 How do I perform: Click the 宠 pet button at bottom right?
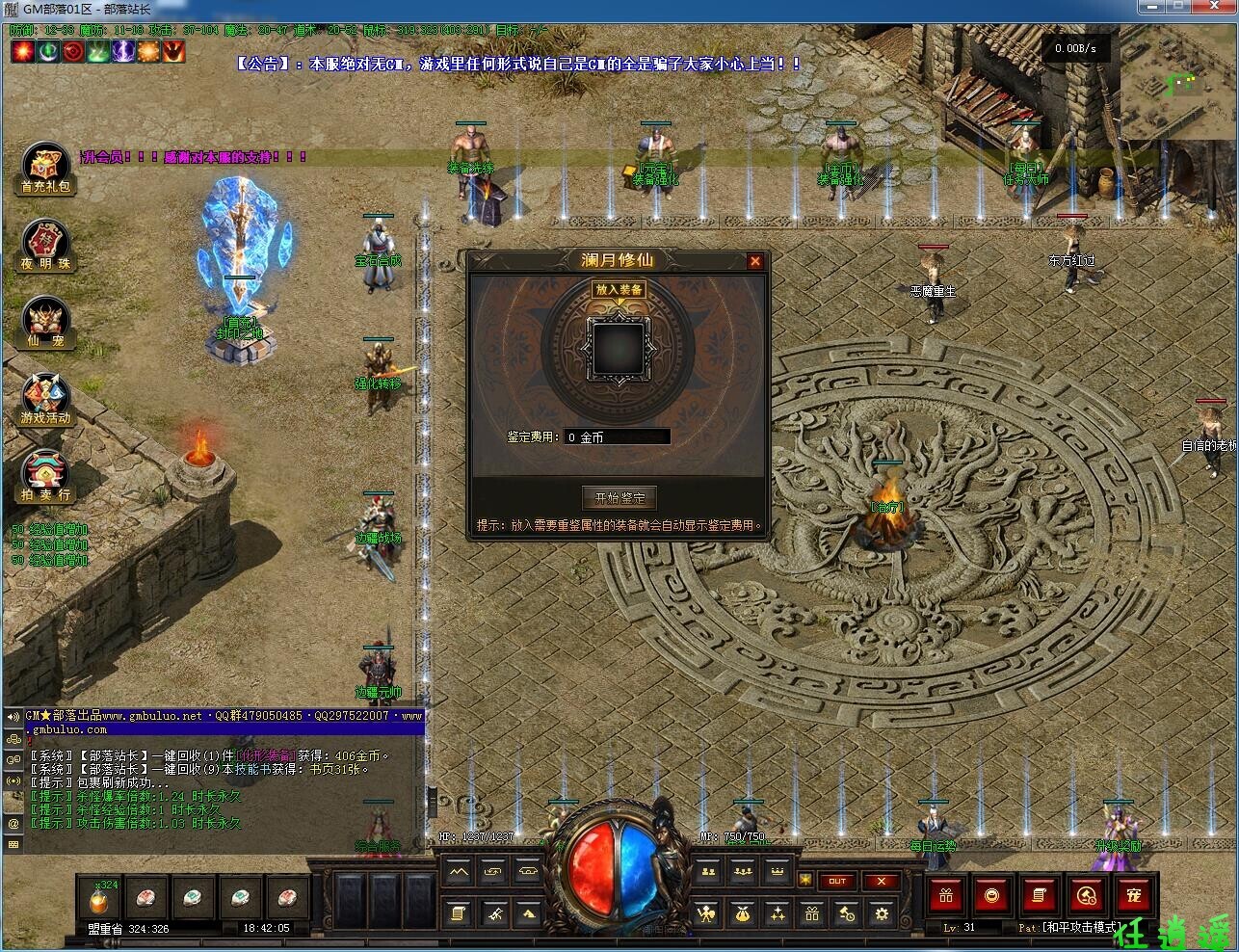coord(1133,895)
